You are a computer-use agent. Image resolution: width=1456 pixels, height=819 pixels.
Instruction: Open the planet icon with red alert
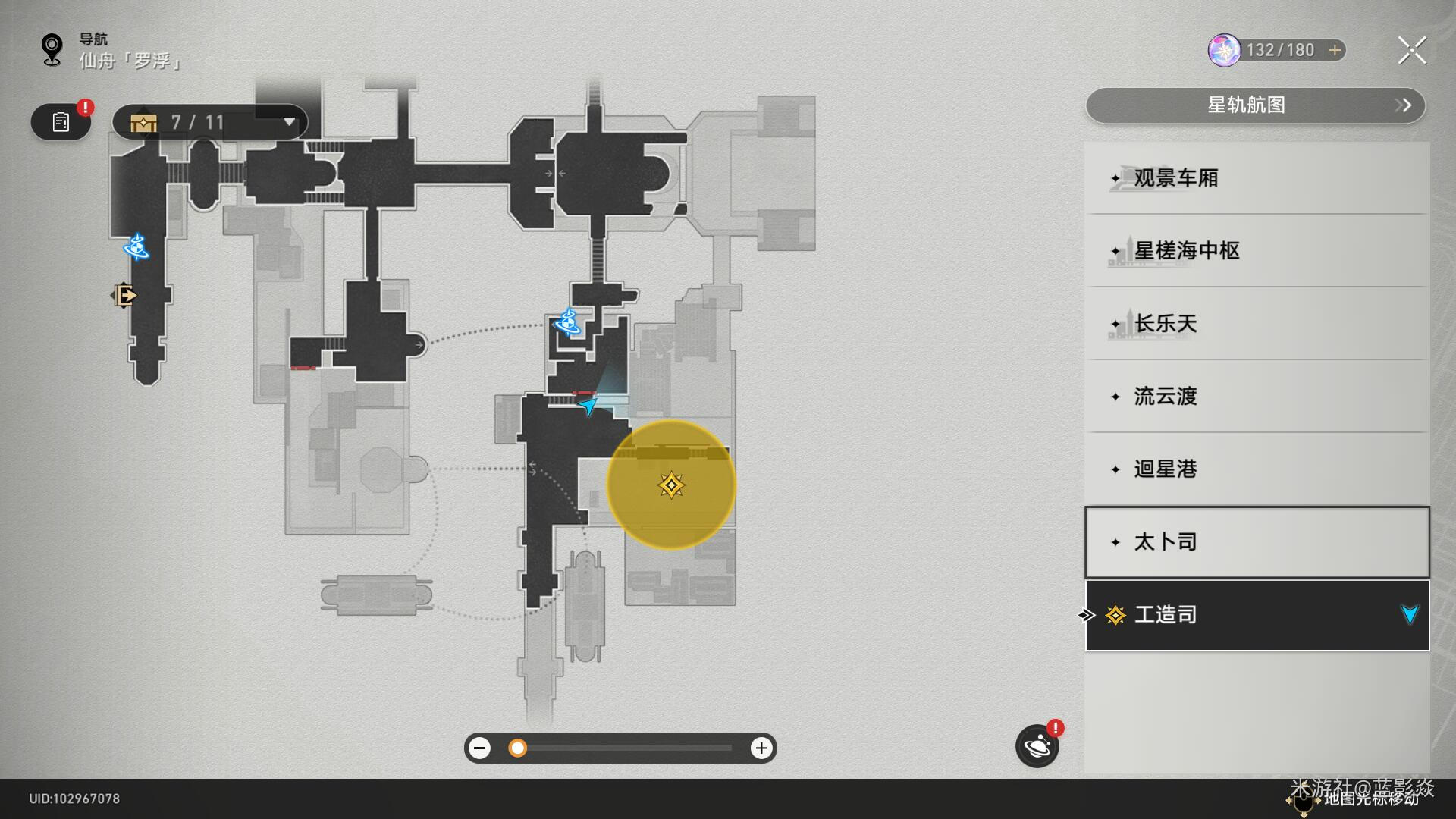(1037, 747)
